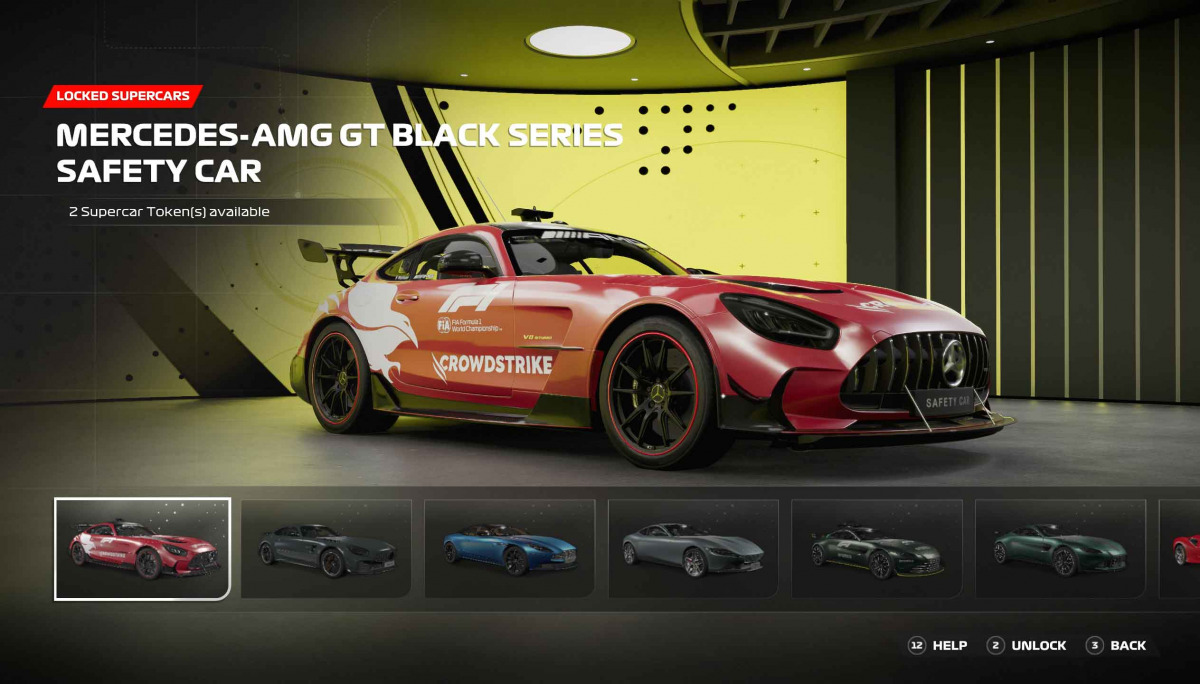Show the partially visible red car thumbnail
This screenshot has height=684, width=1200.
[1181, 548]
